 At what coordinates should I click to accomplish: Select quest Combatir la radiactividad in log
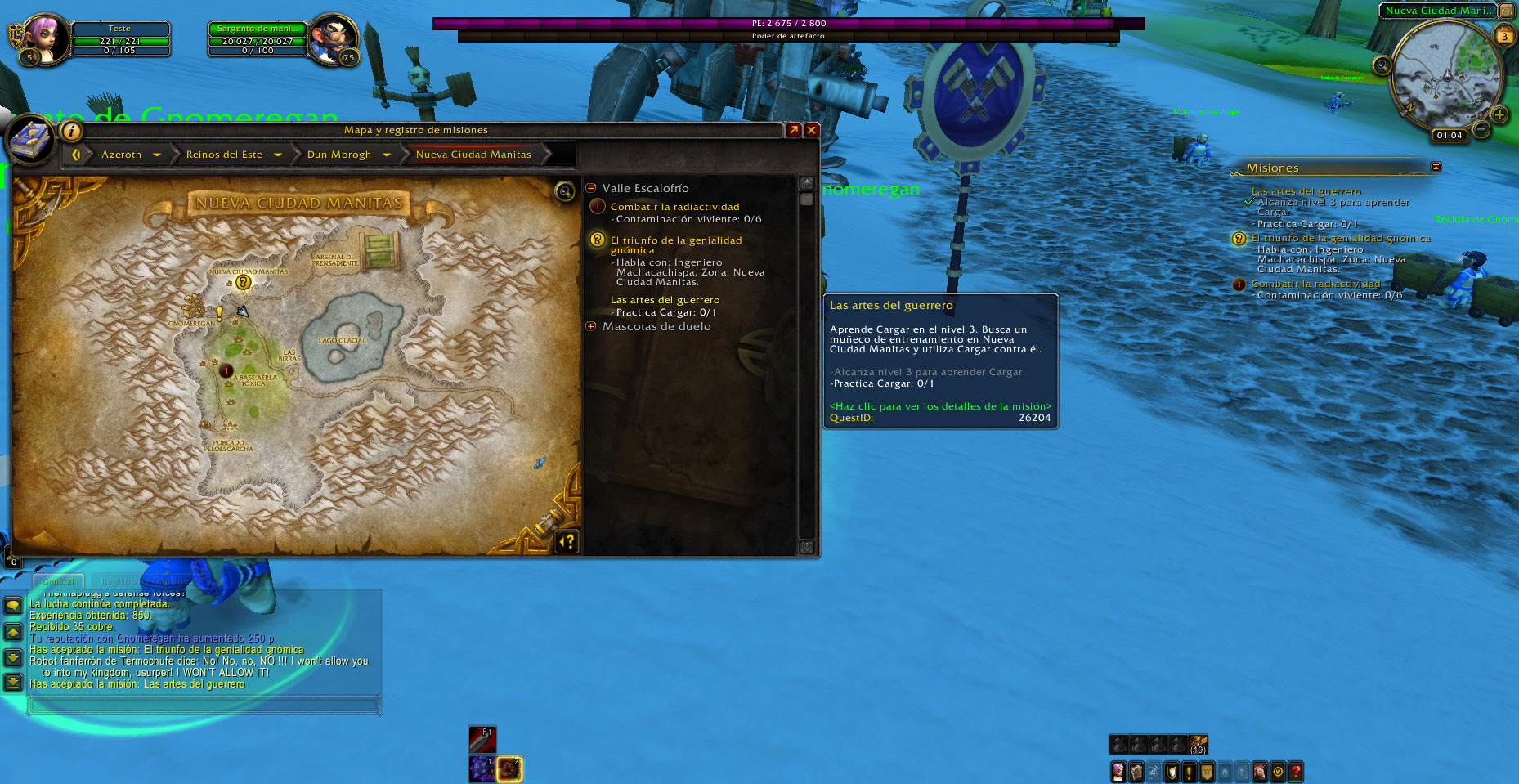pyautogui.click(x=674, y=207)
